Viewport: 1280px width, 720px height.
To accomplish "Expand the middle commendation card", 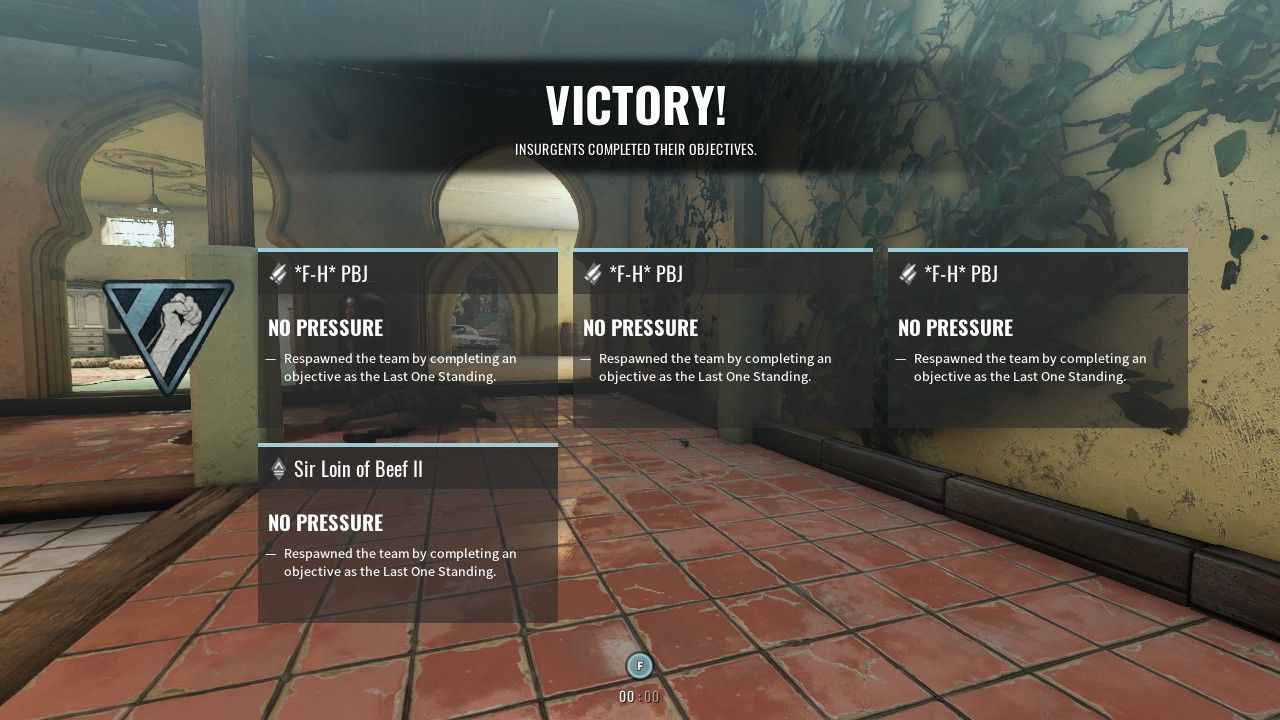I will click(x=722, y=340).
